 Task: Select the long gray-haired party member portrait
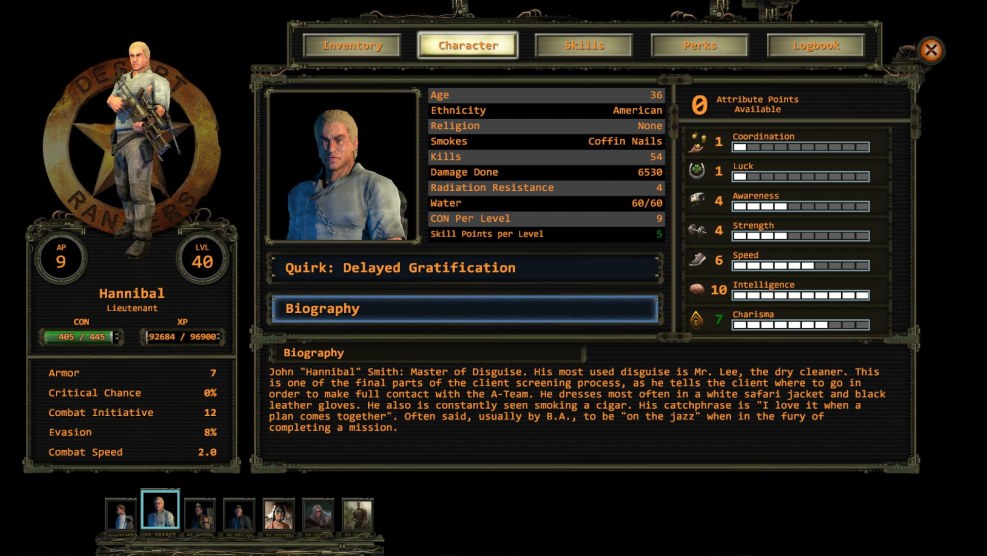pyautogui.click(x=318, y=514)
